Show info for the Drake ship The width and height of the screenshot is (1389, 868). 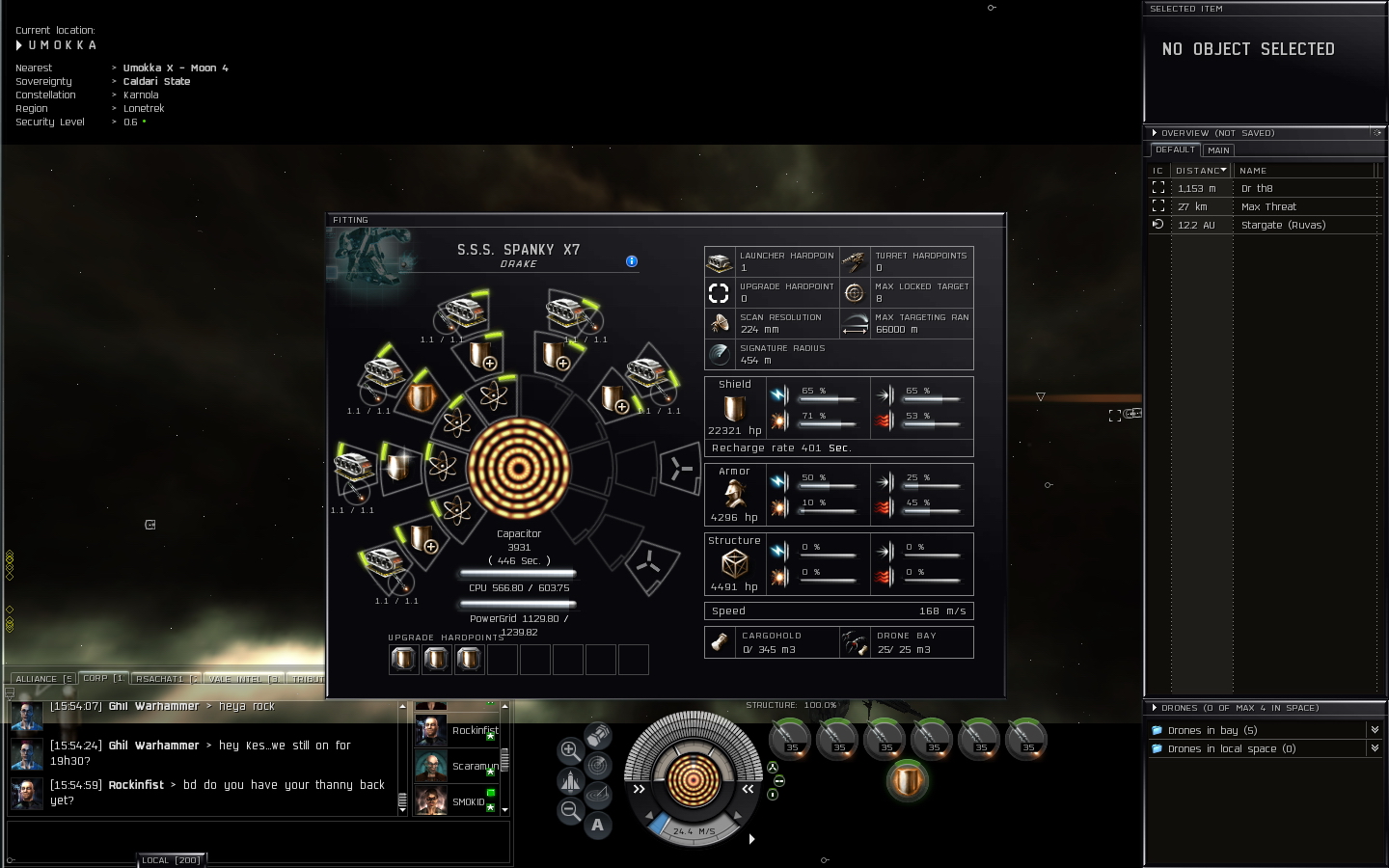tap(632, 261)
